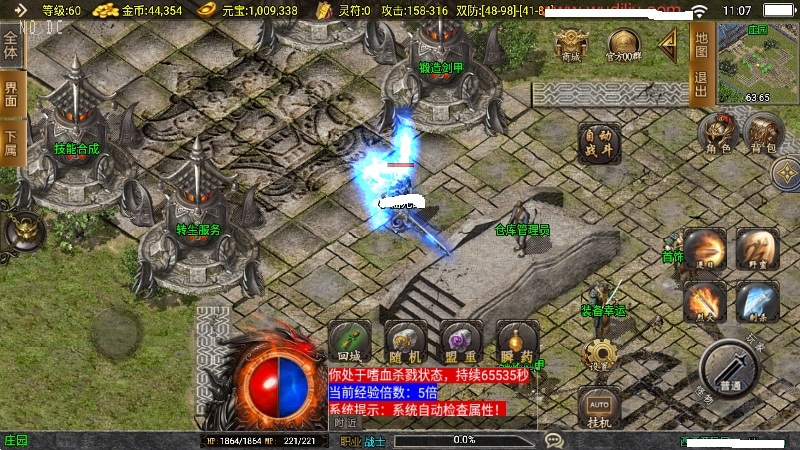Open the 地图 map tab
The image size is (800, 450).
[x=700, y=45]
